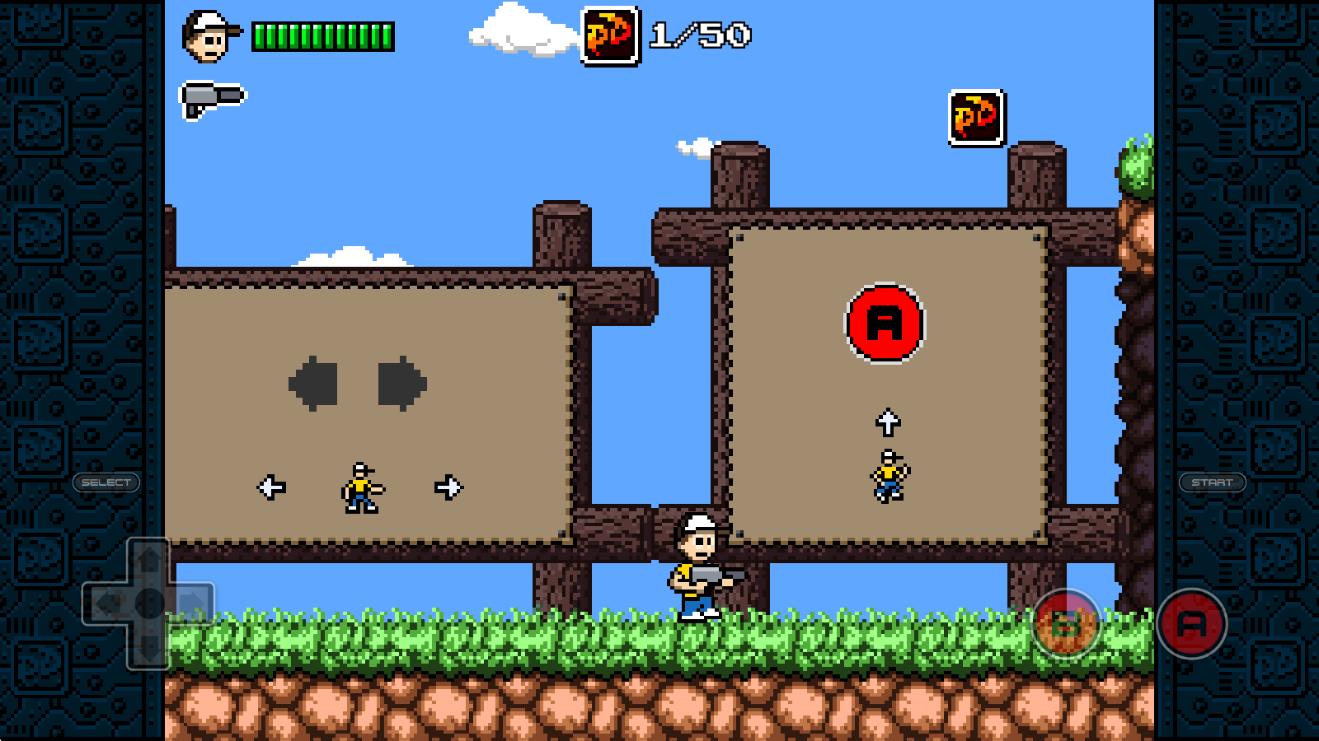Select the blaster weapon icon under the health bar
Screen dimensions: 1319x741
click(x=212, y=98)
